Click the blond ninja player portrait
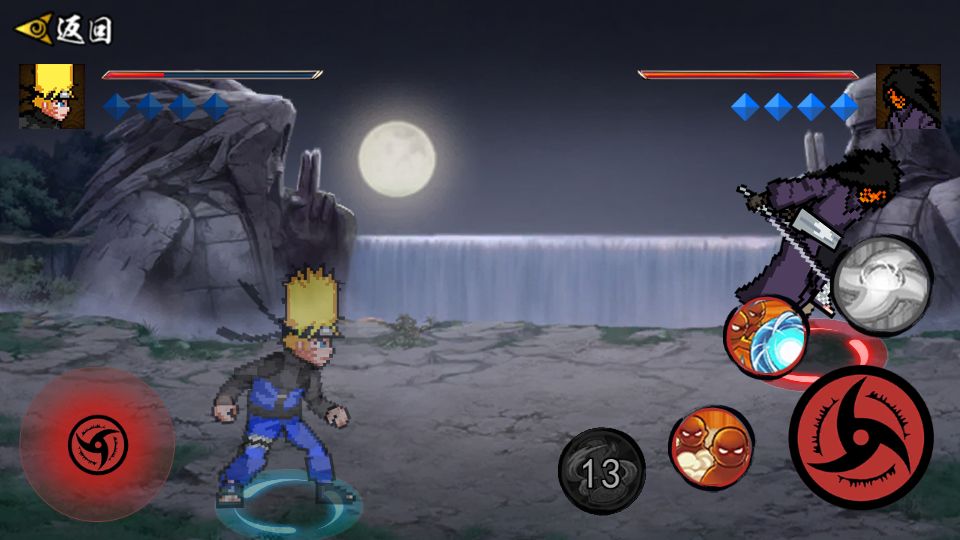The height and width of the screenshot is (540, 960). click(51, 96)
